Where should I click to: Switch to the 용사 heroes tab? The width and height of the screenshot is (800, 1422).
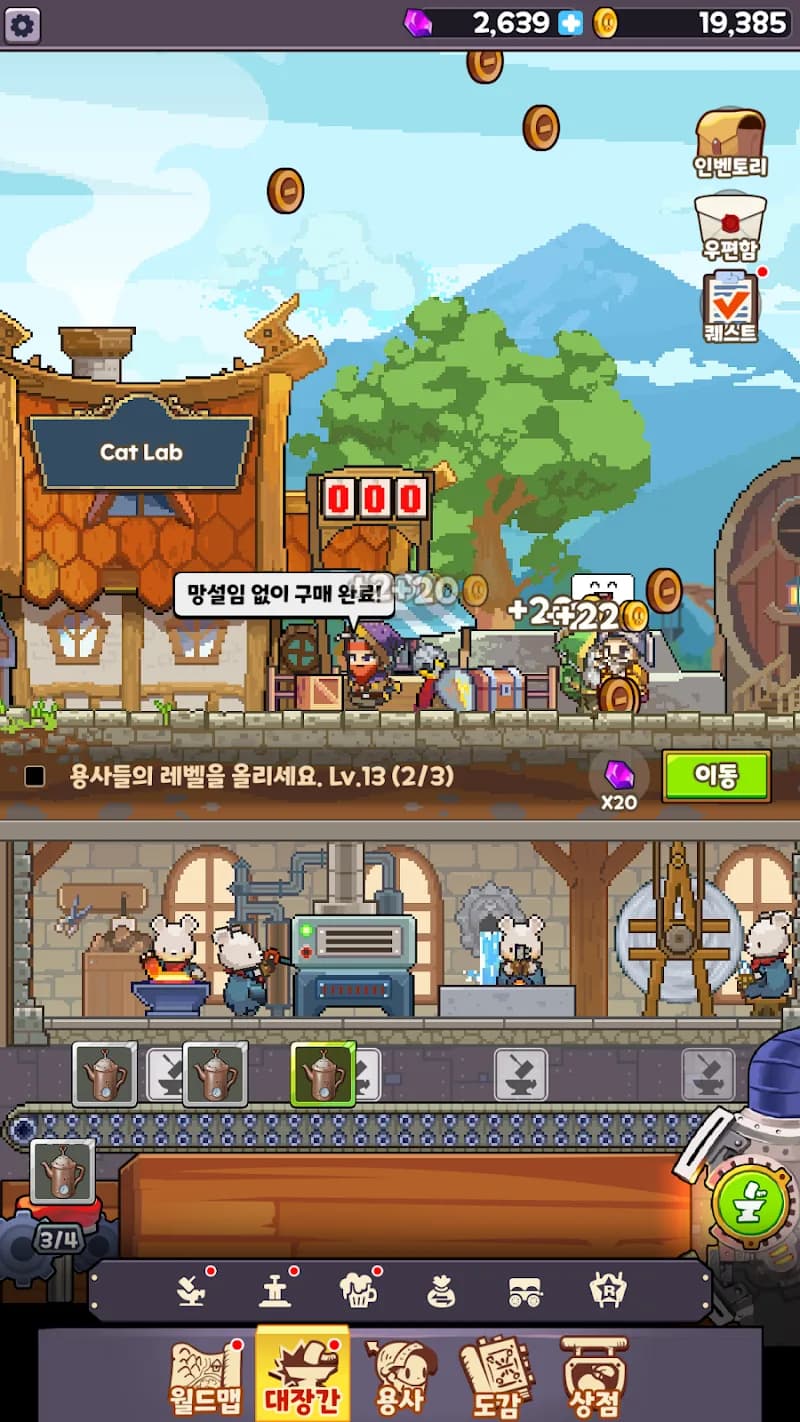point(400,1378)
